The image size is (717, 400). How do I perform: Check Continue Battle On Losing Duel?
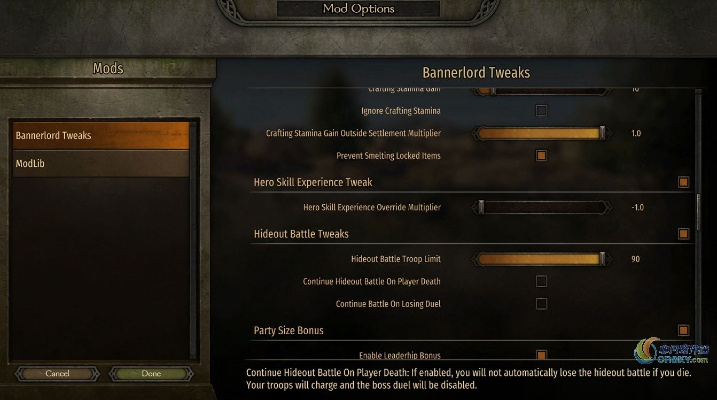pos(542,304)
